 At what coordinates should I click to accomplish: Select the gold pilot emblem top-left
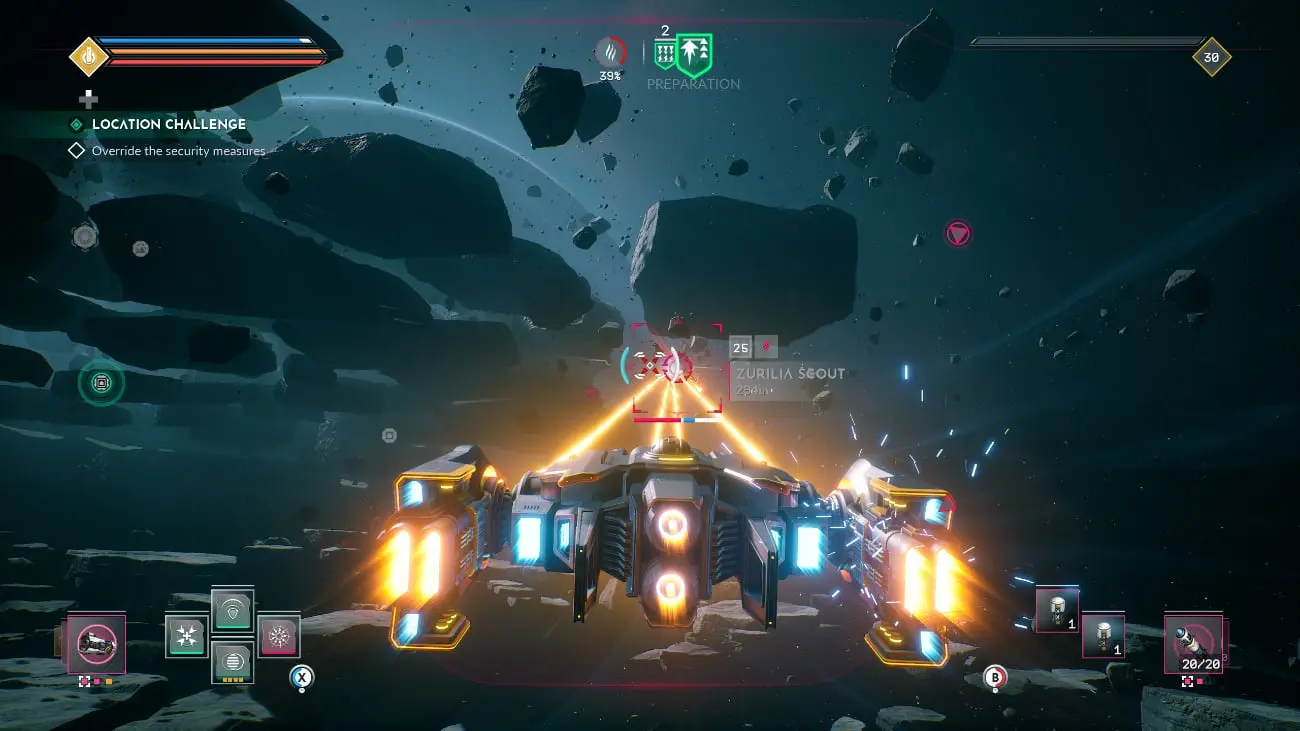87,57
